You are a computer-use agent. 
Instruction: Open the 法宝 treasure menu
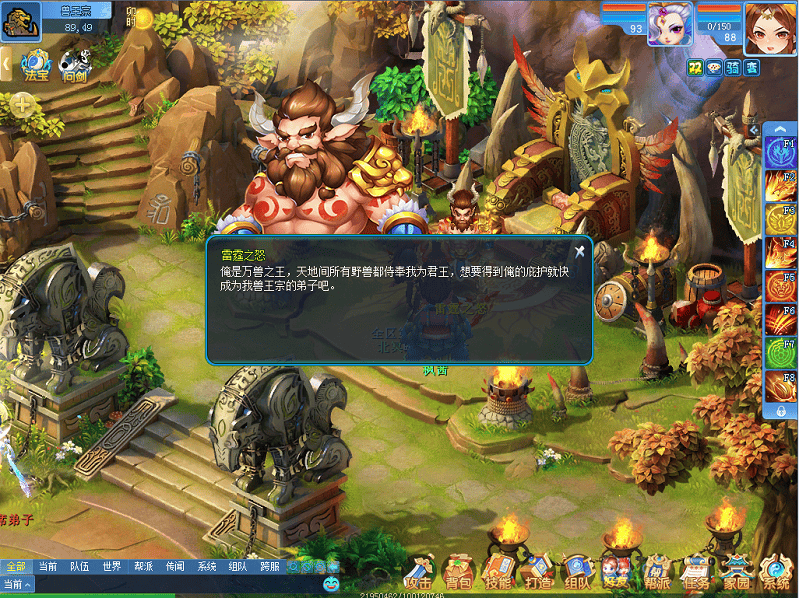(x=36, y=66)
